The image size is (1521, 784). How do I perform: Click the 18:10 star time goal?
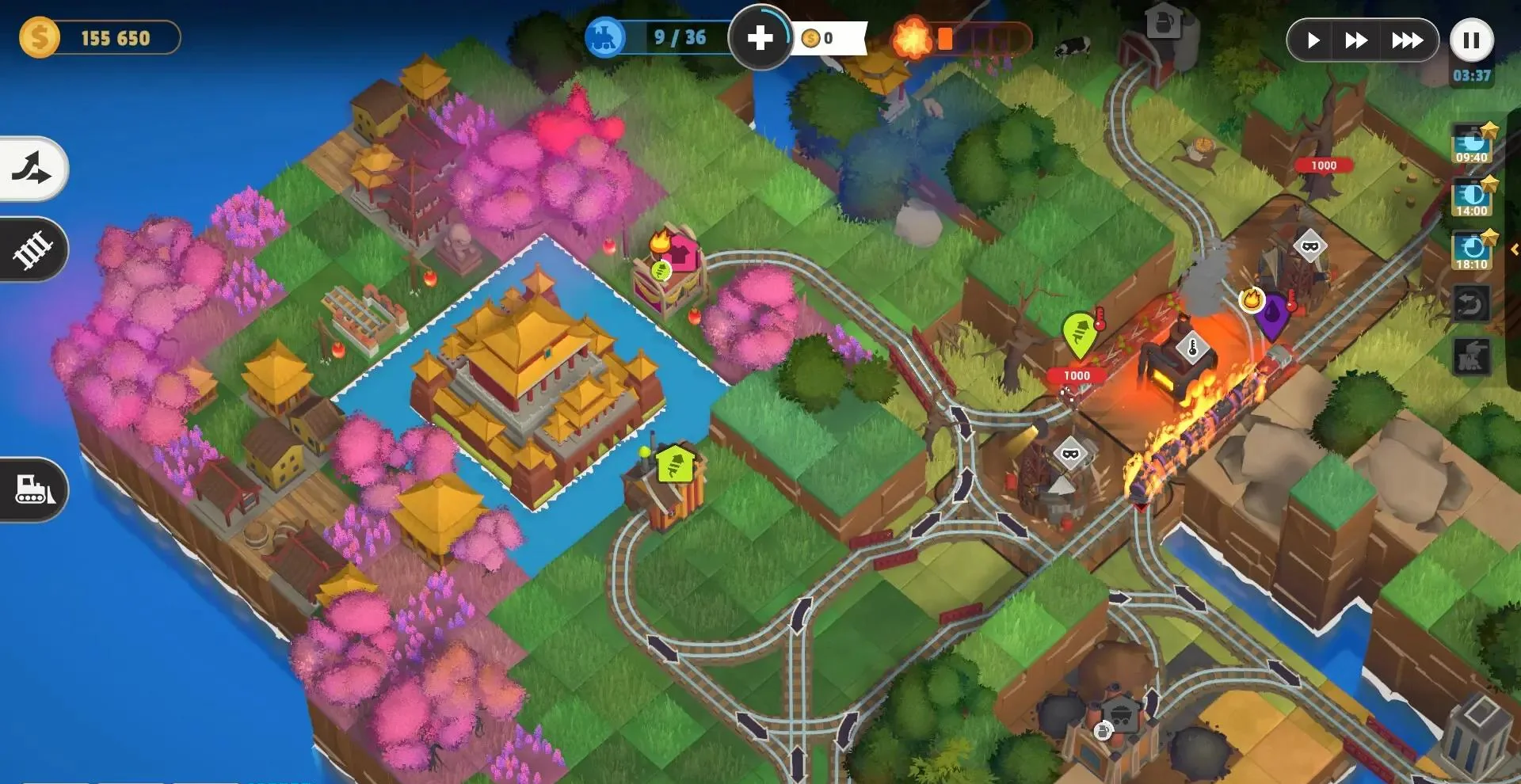pyautogui.click(x=1471, y=250)
